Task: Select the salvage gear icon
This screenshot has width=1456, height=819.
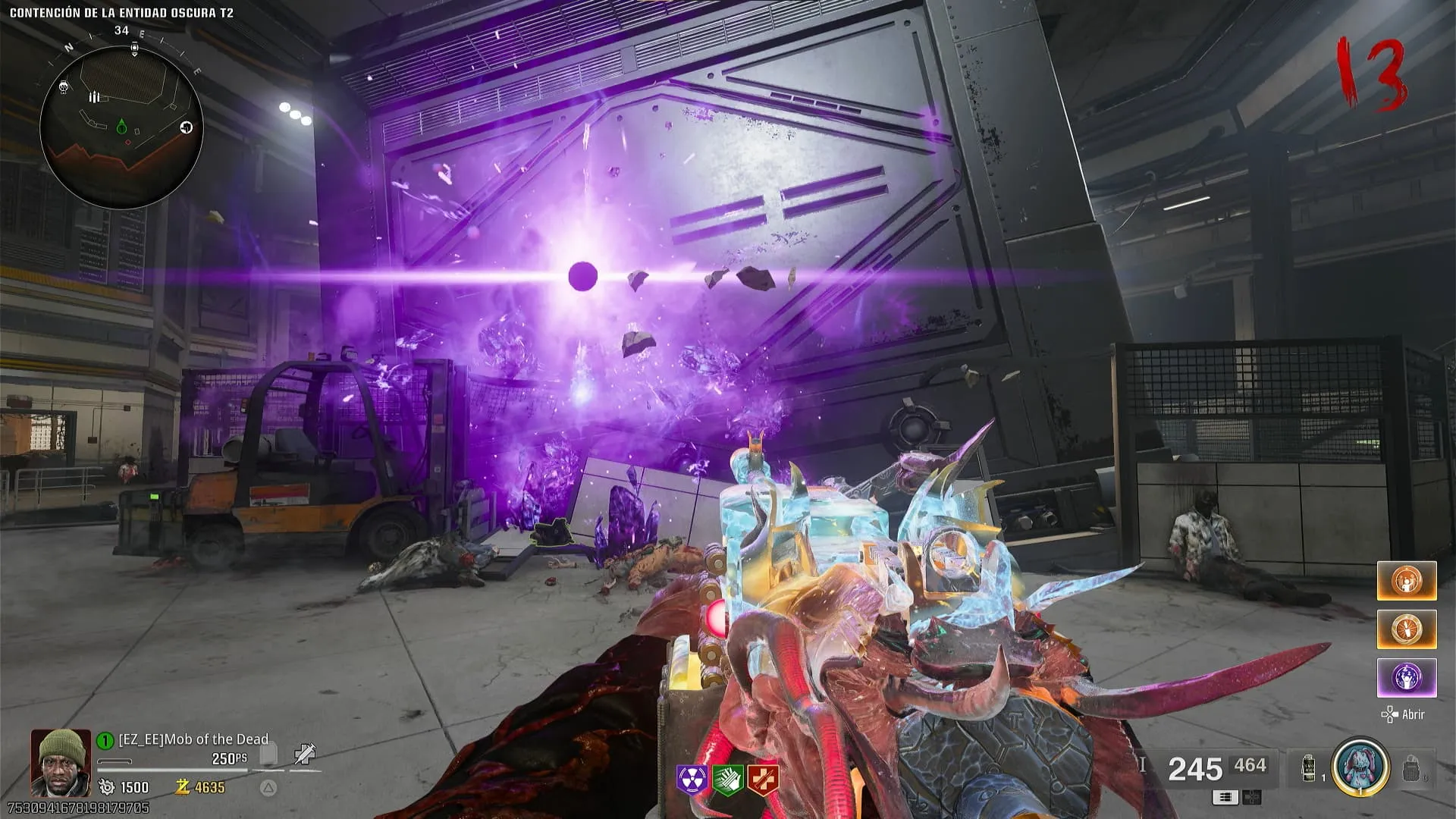Action: pyautogui.click(x=107, y=787)
